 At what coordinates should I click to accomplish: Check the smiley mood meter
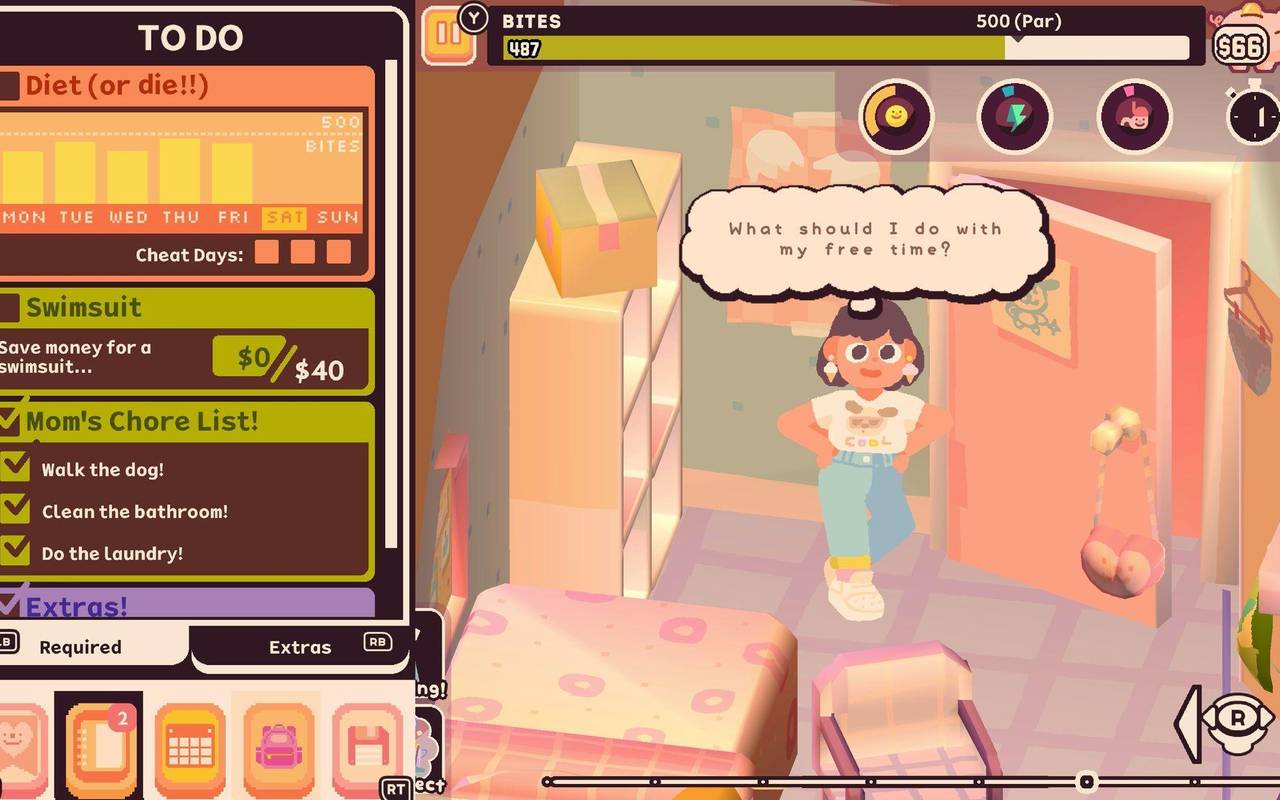897,118
